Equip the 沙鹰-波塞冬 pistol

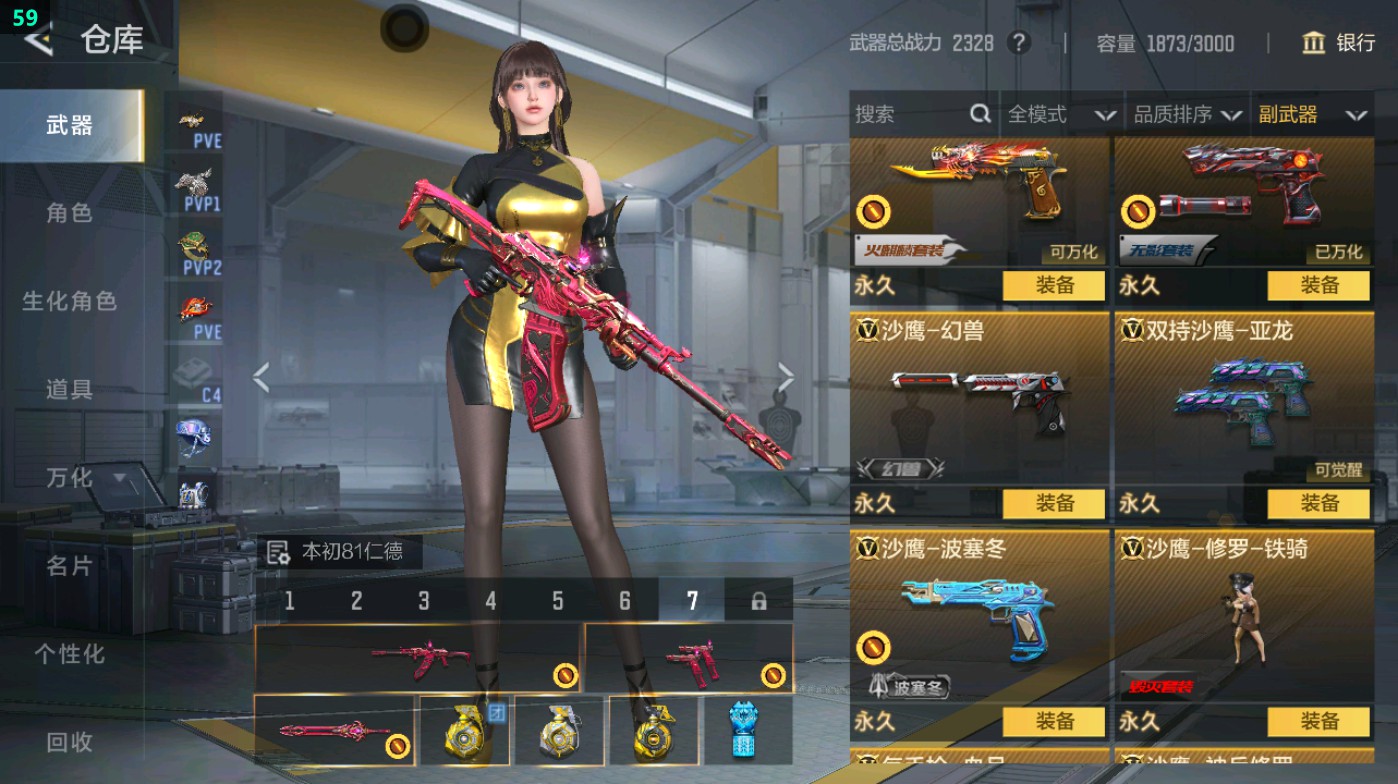click(1054, 721)
